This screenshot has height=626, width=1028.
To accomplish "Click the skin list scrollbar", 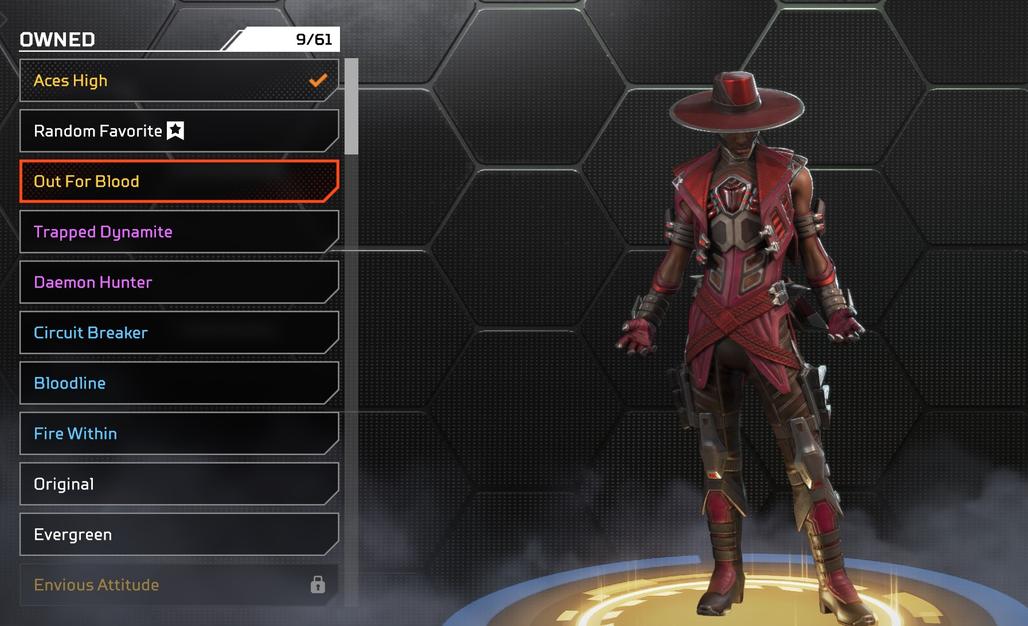I will pyautogui.click(x=351, y=106).
